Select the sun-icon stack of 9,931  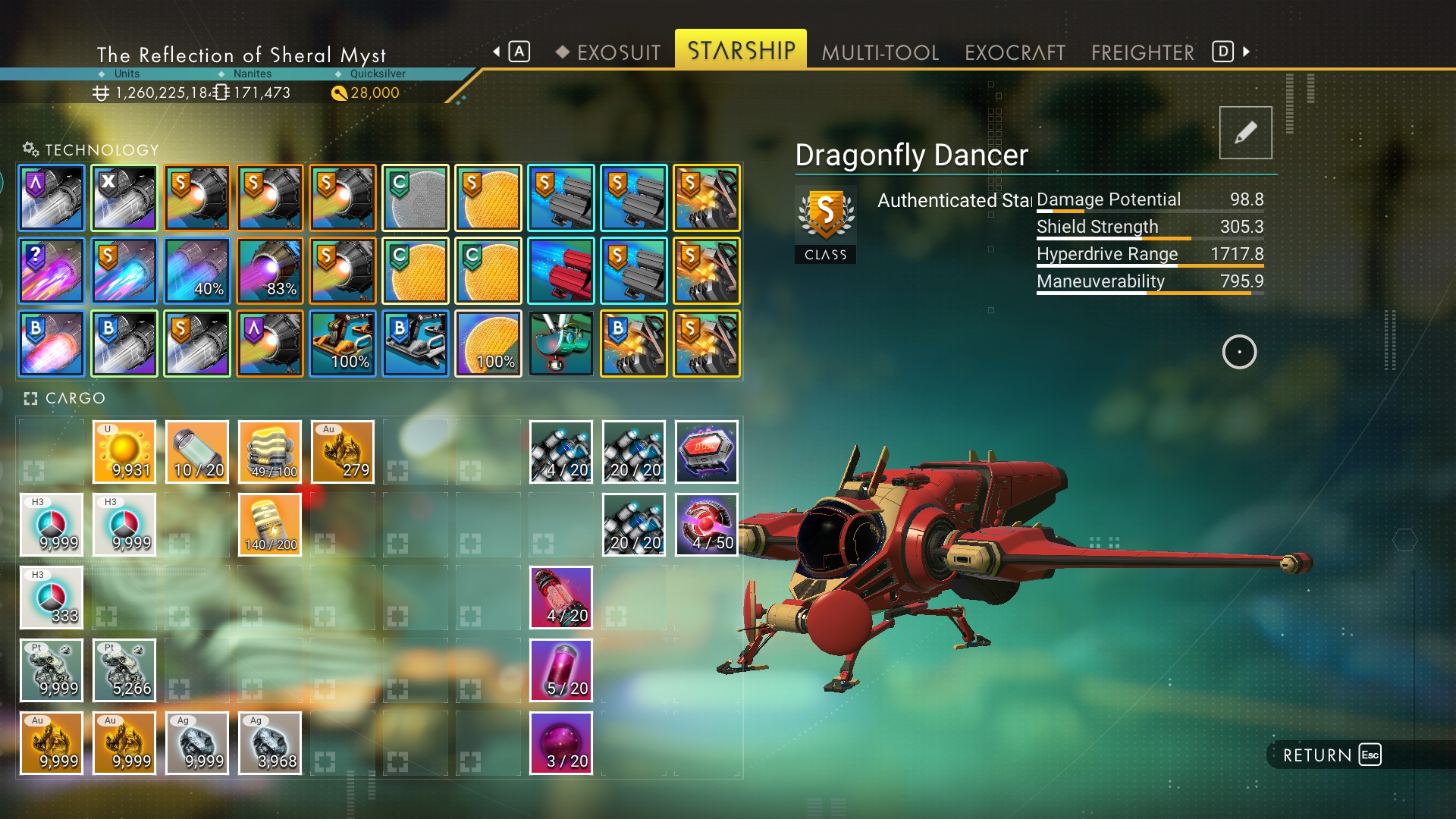coord(124,452)
